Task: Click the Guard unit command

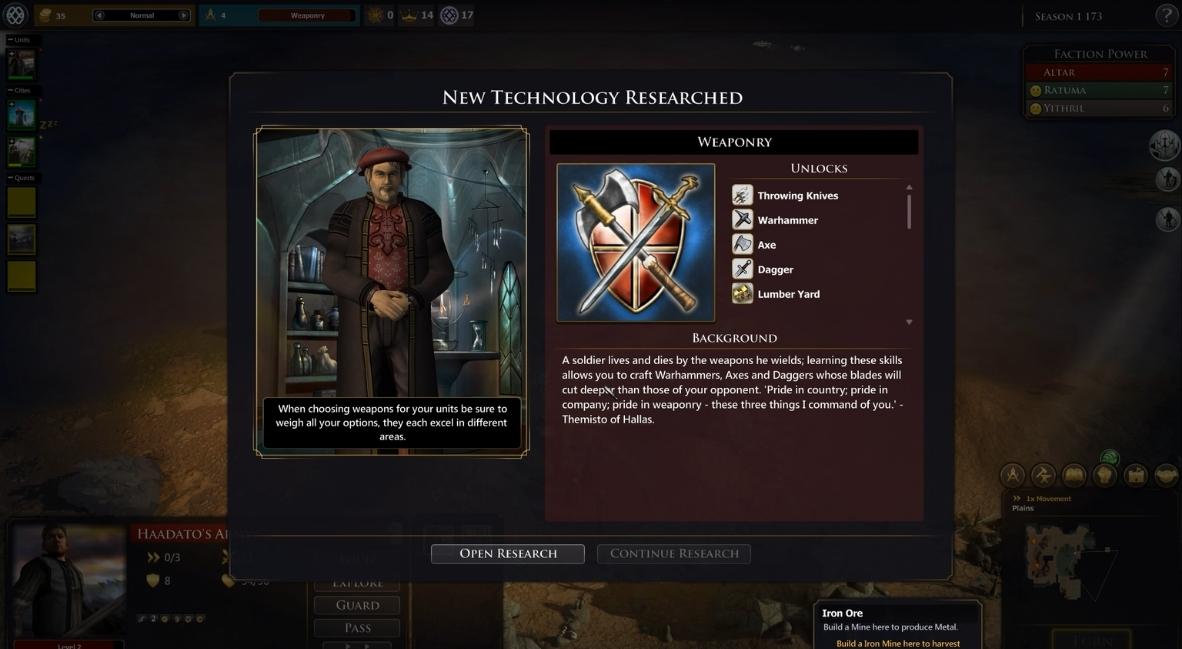Action: point(357,605)
